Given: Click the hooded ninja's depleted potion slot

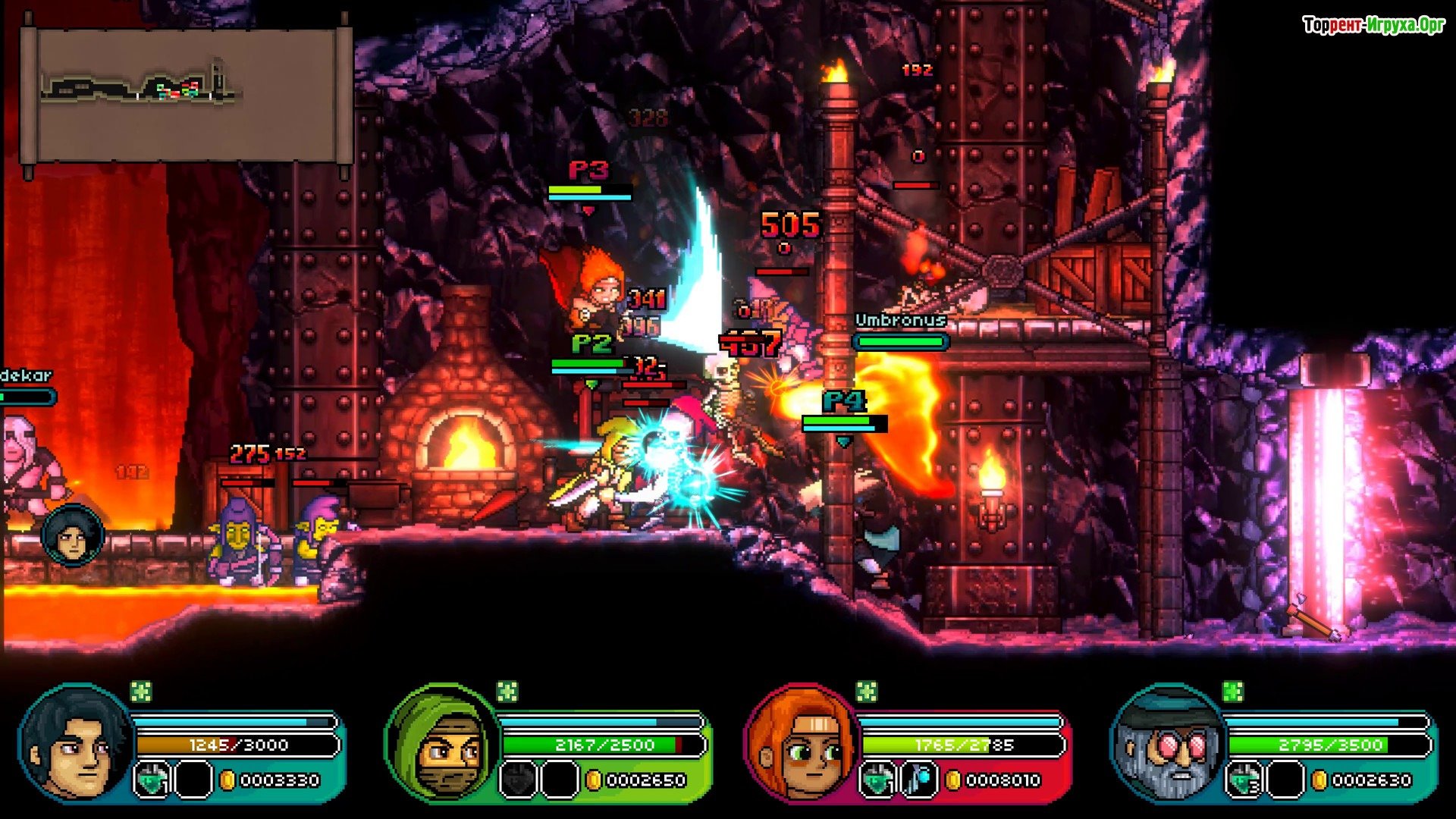Looking at the screenshot, I should [518, 780].
